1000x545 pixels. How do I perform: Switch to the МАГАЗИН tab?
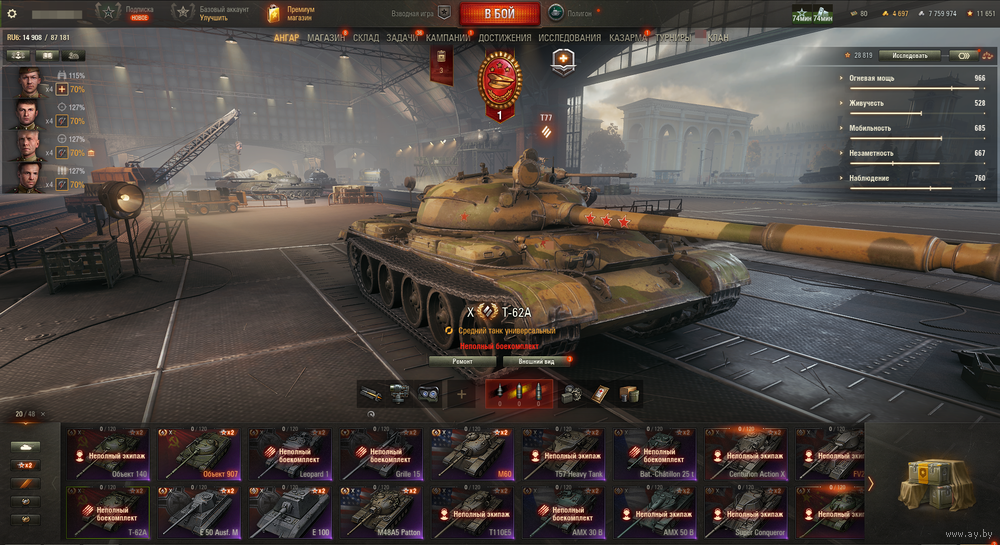coord(326,38)
